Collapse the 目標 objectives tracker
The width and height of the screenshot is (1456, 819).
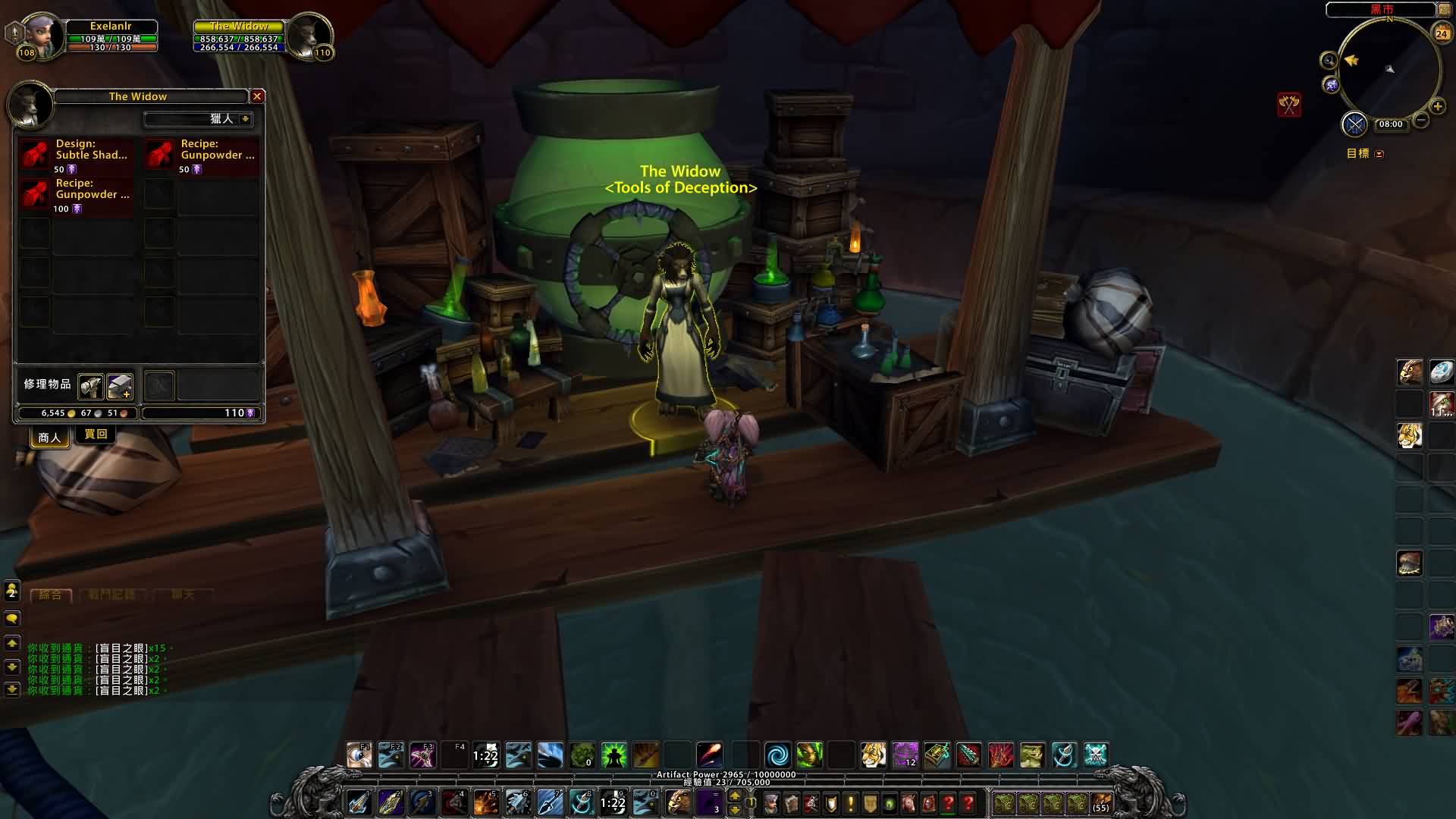(1379, 154)
